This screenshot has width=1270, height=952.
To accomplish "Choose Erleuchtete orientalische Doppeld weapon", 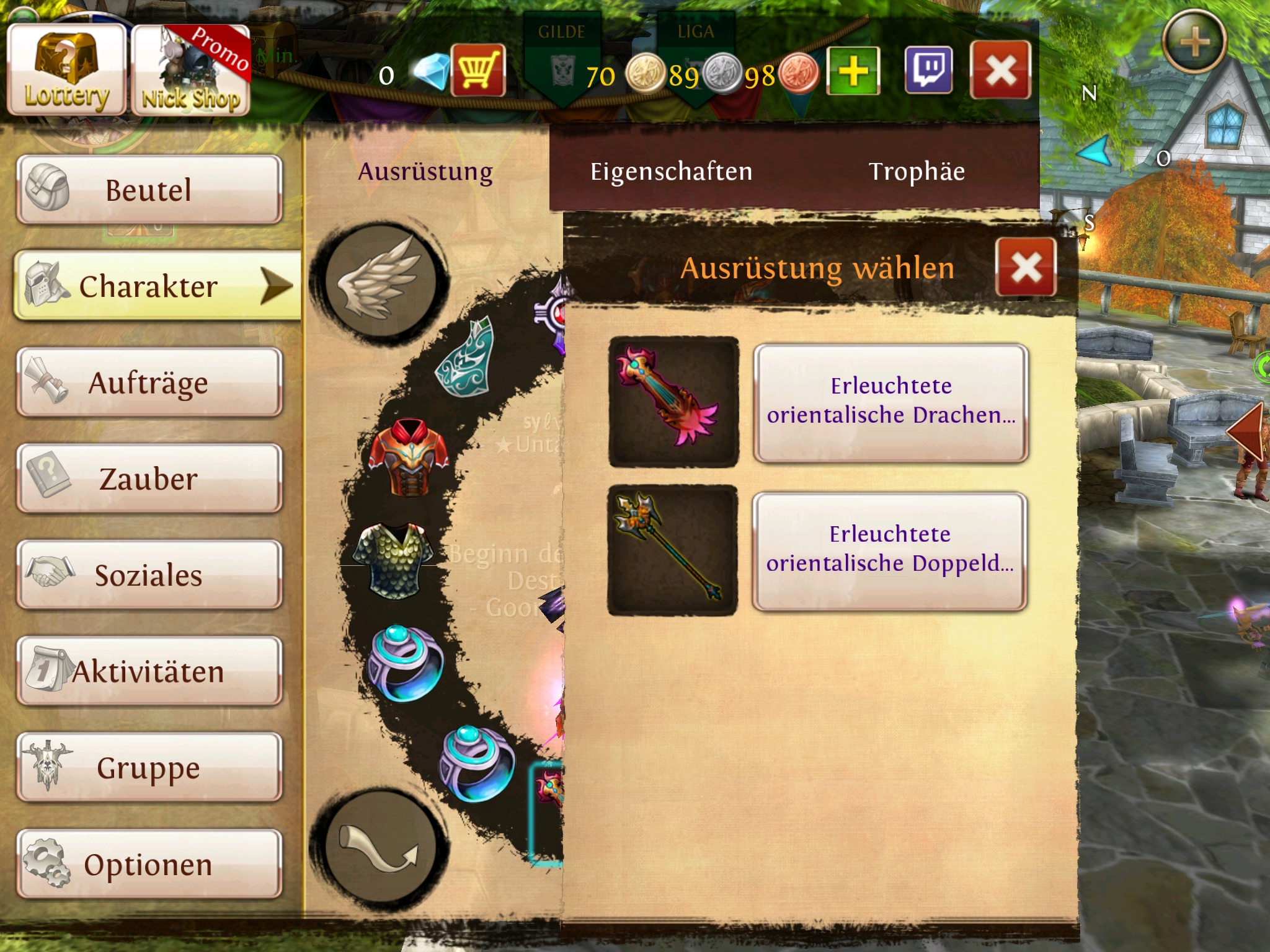I will (x=889, y=550).
